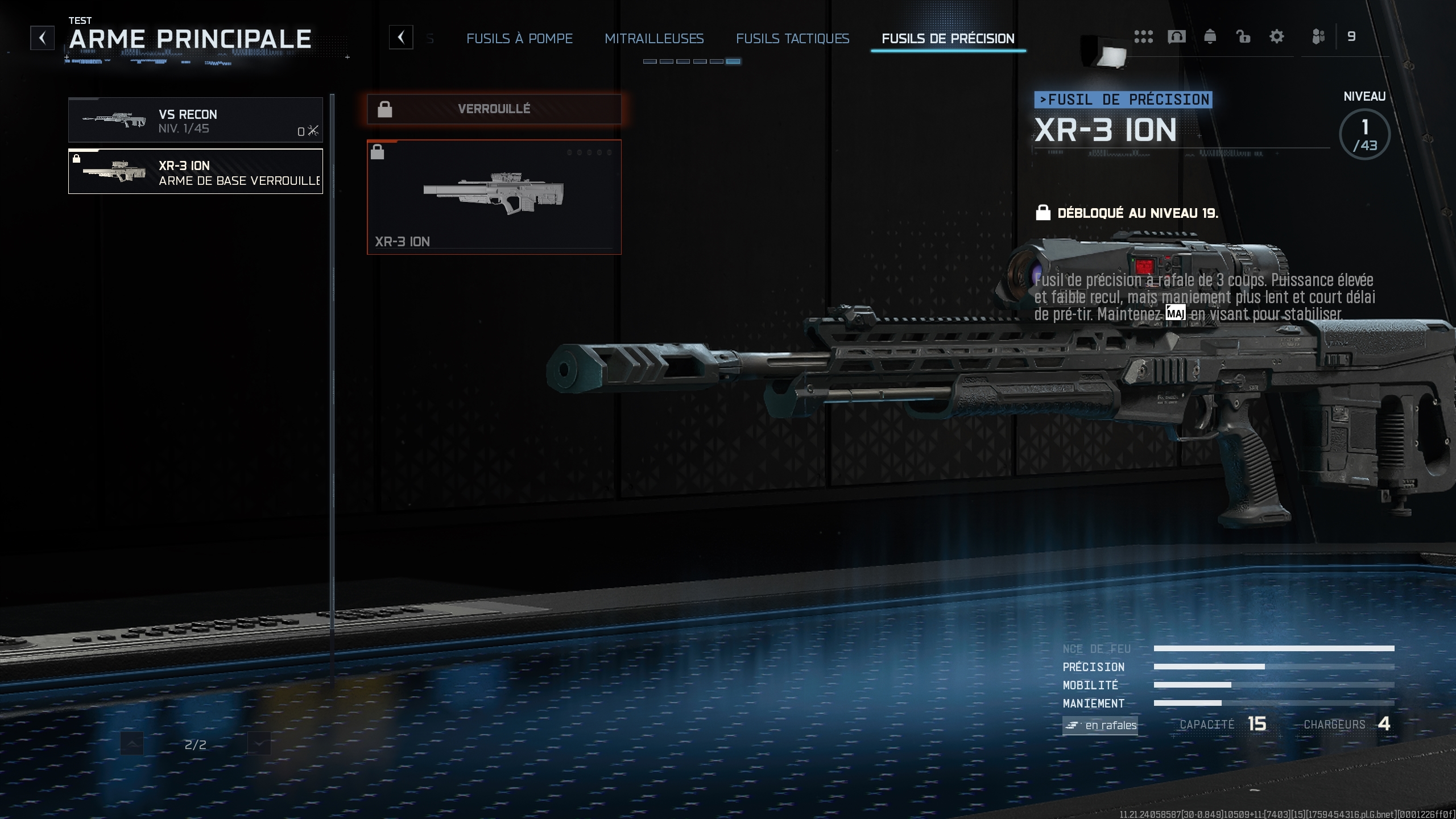Click the Verrouillé locked button
The height and width of the screenshot is (819, 1456).
click(x=494, y=109)
